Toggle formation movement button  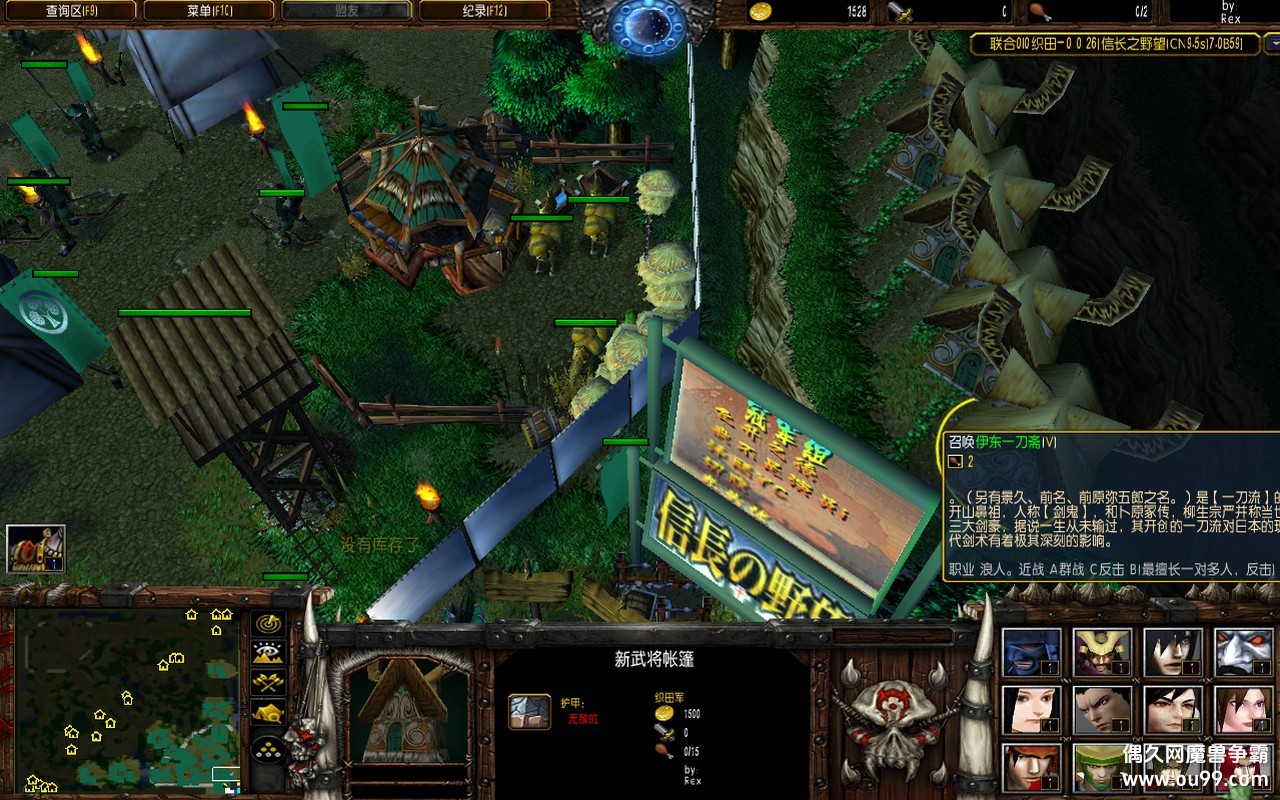pos(268,748)
